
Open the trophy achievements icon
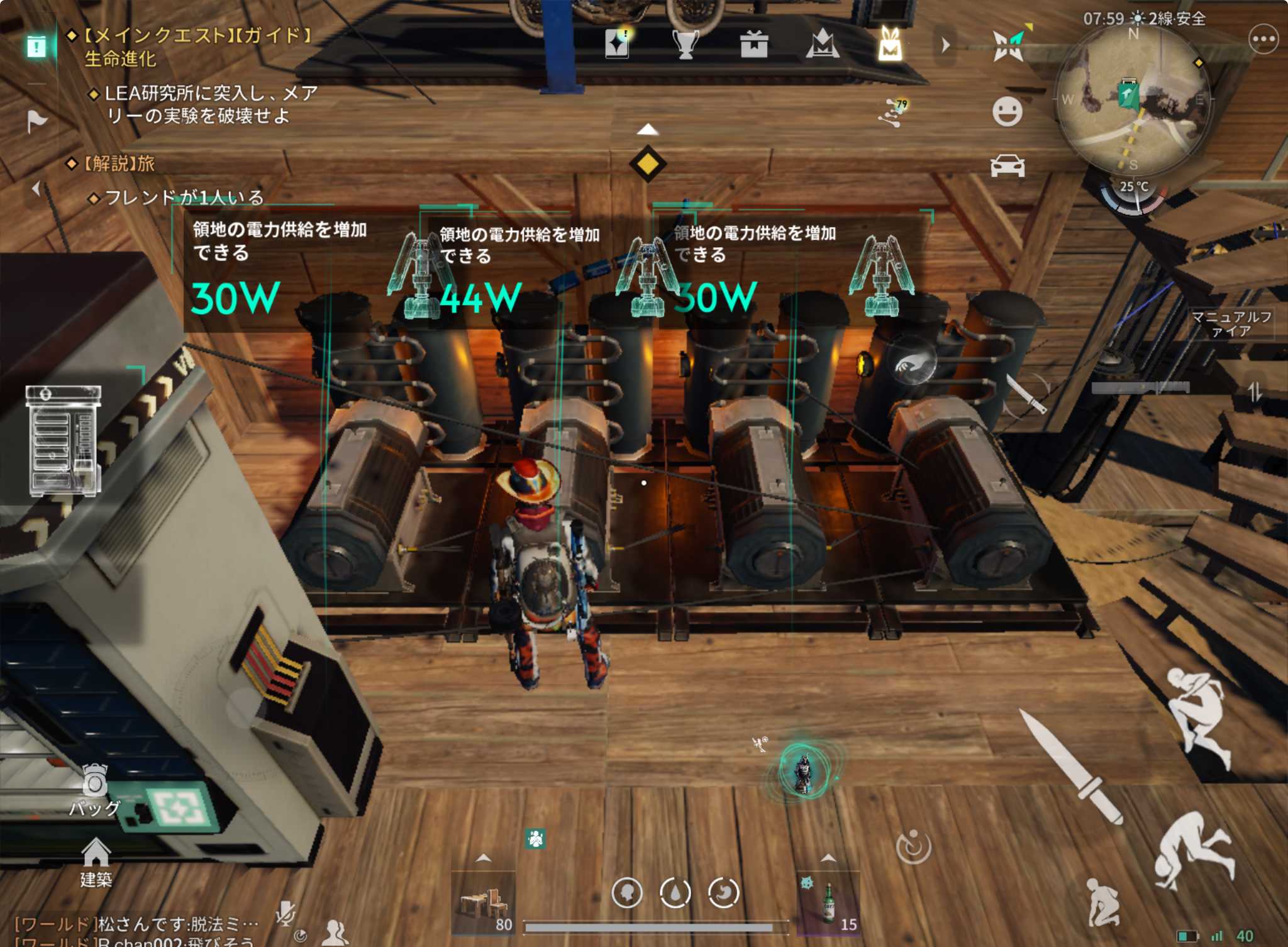click(686, 45)
